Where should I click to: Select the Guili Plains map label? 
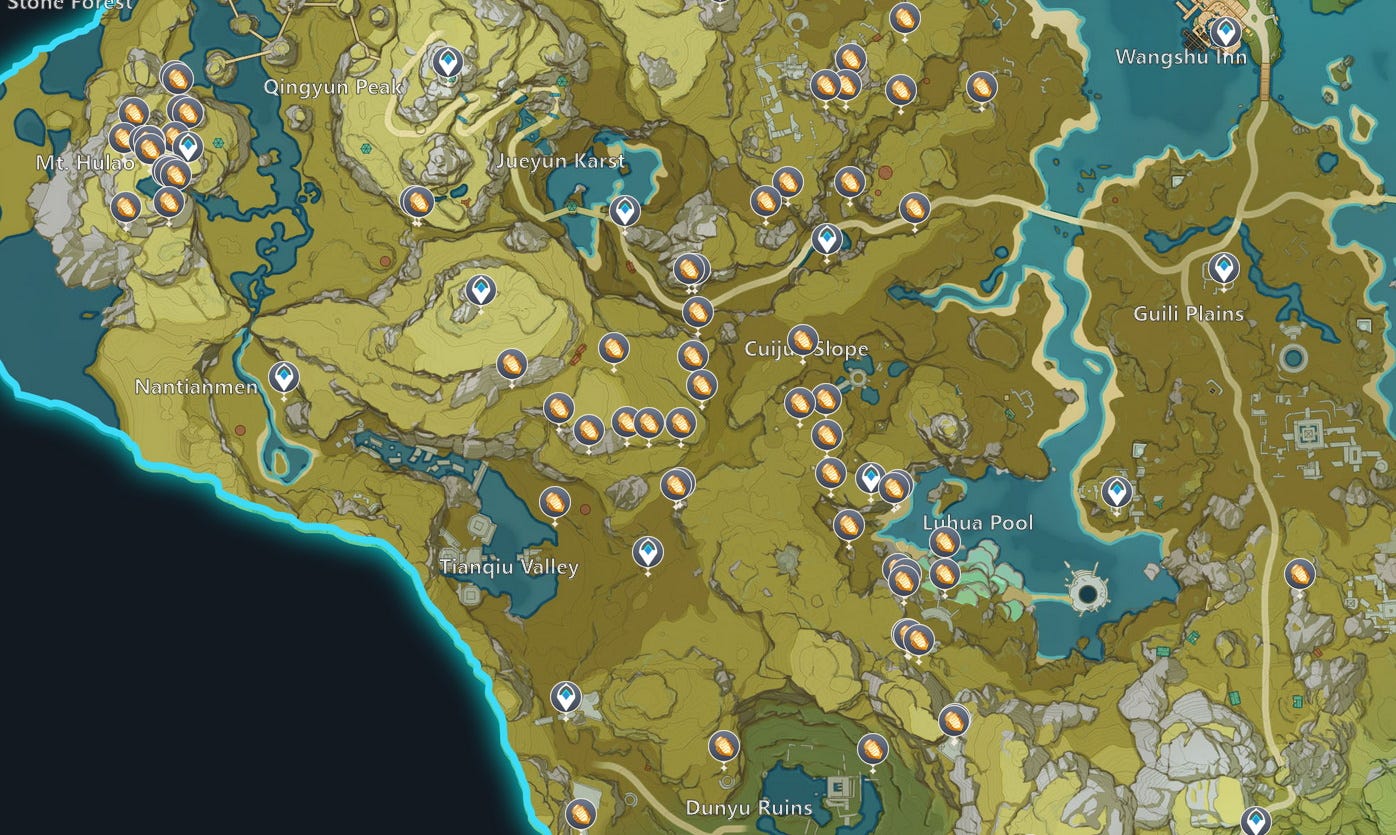1189,314
